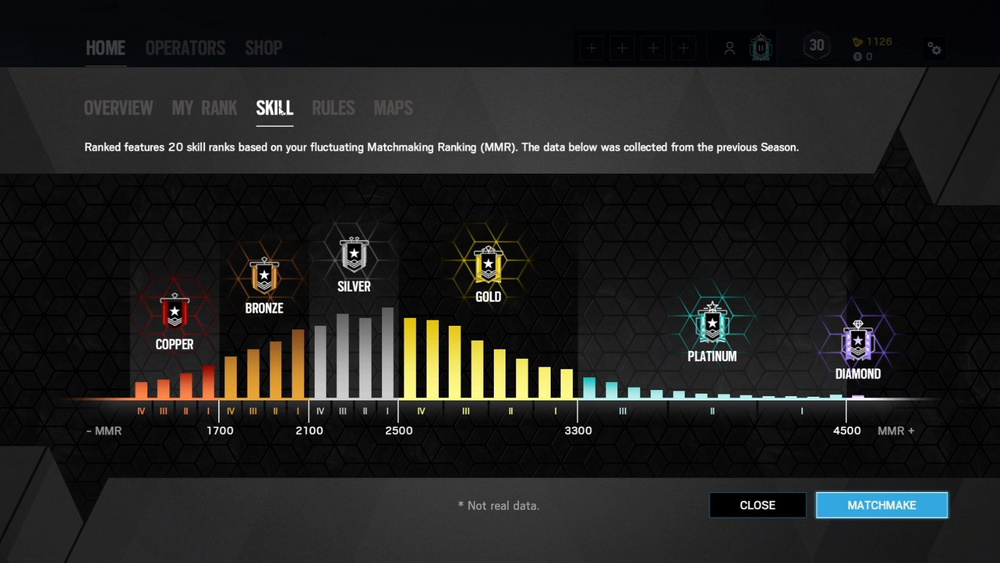Switch to the OVERVIEW tab
Screen dimensions: 1000x563
pos(118,108)
